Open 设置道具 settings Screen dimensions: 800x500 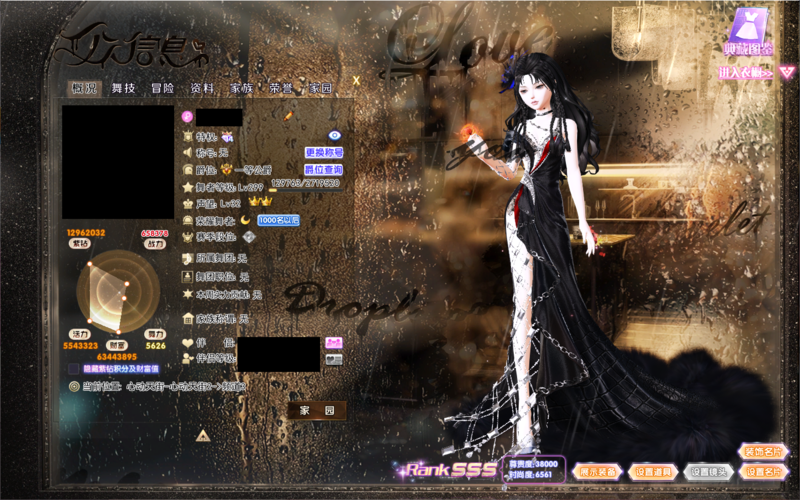point(653,471)
